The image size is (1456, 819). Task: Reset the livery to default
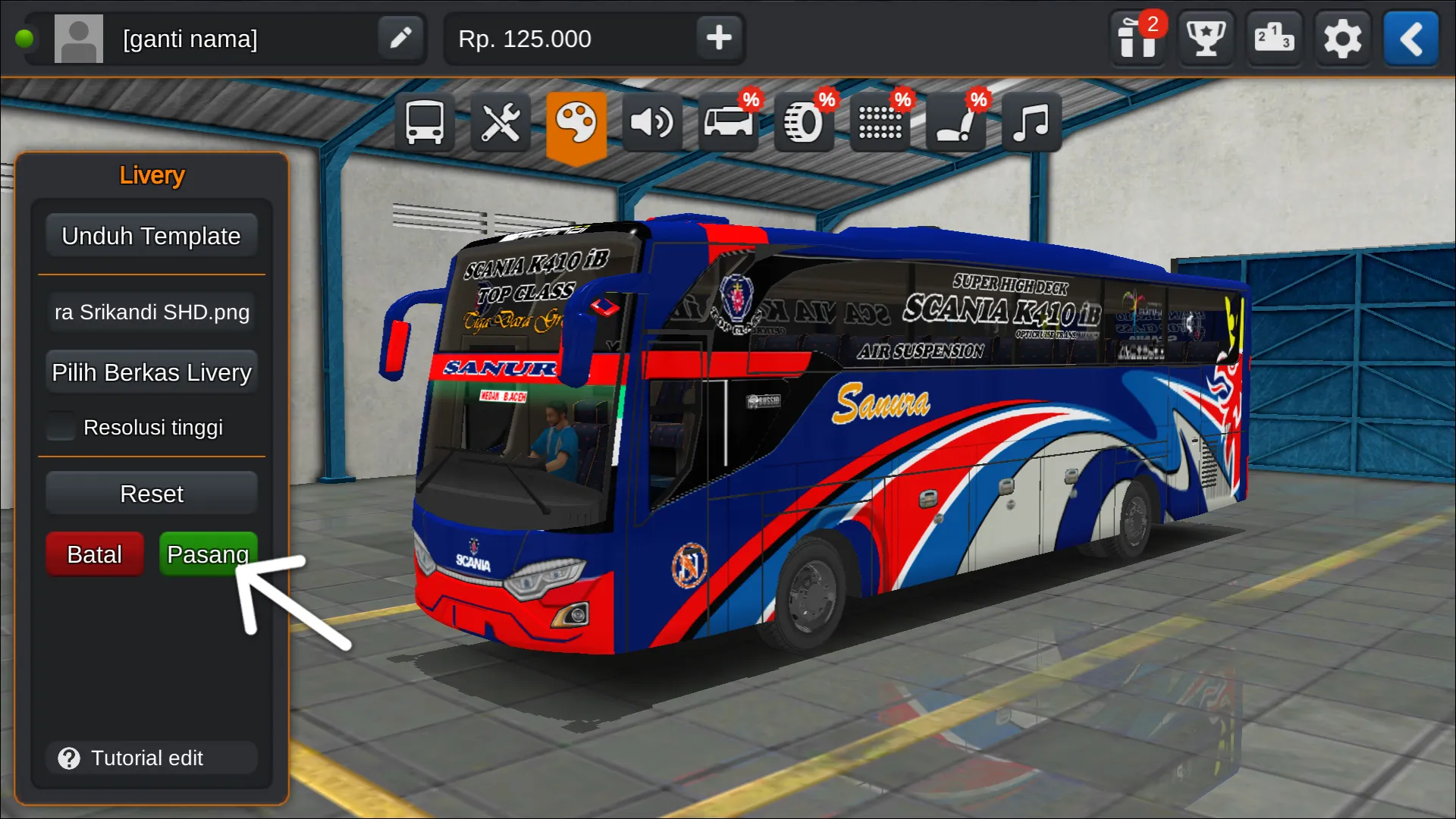click(151, 494)
